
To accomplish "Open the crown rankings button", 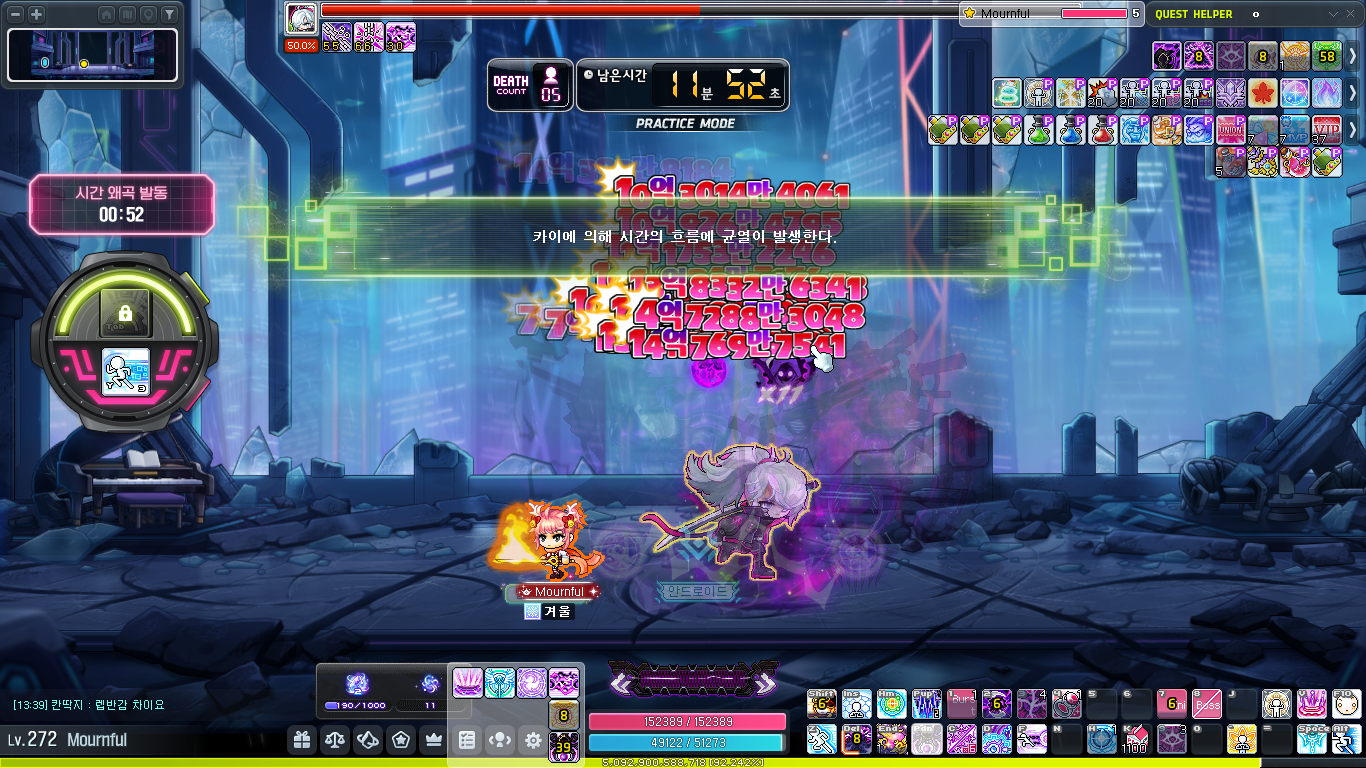I will 434,741.
